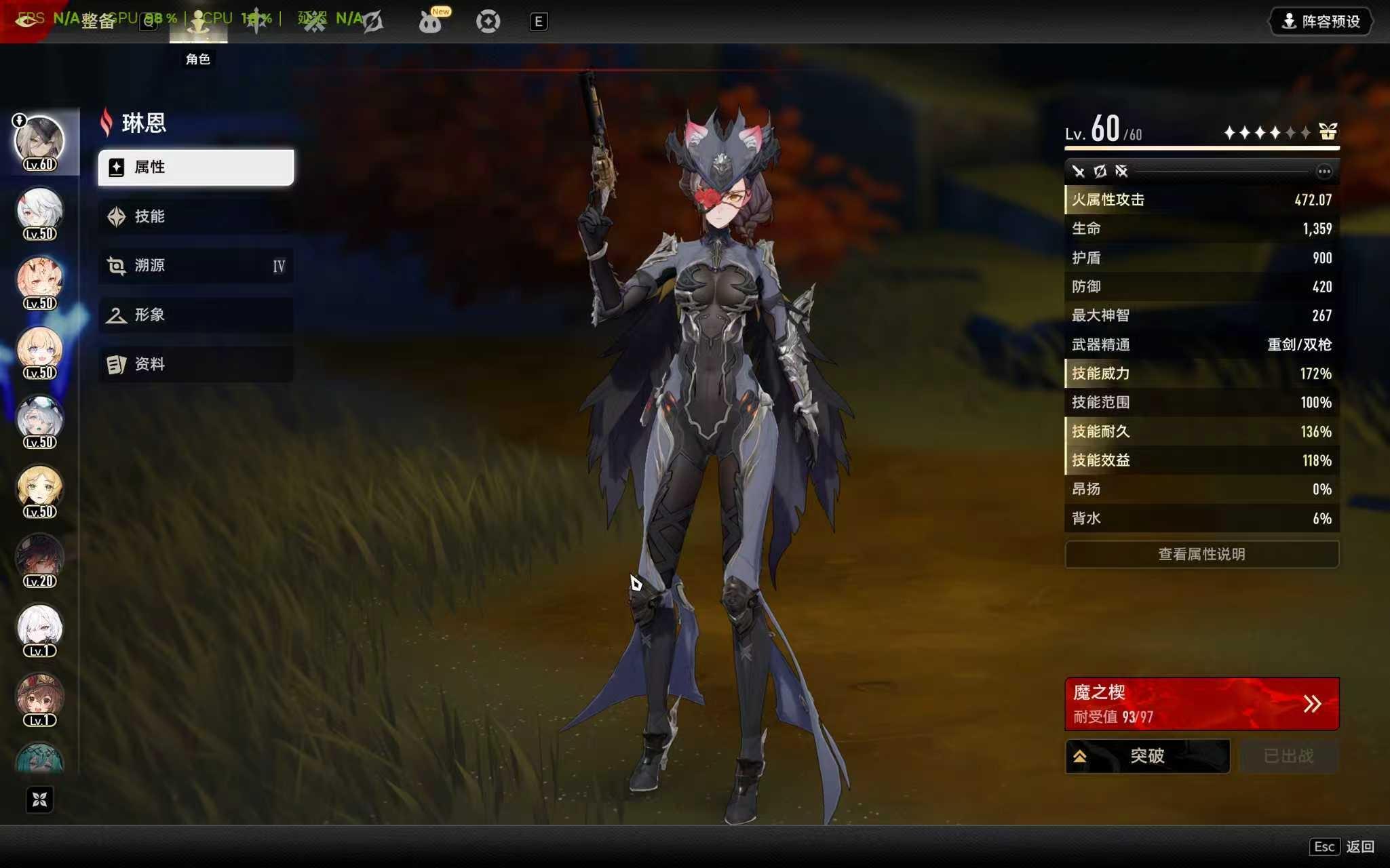Click the square icon below the portraits
Image resolution: width=1390 pixels, height=868 pixels.
(x=39, y=800)
